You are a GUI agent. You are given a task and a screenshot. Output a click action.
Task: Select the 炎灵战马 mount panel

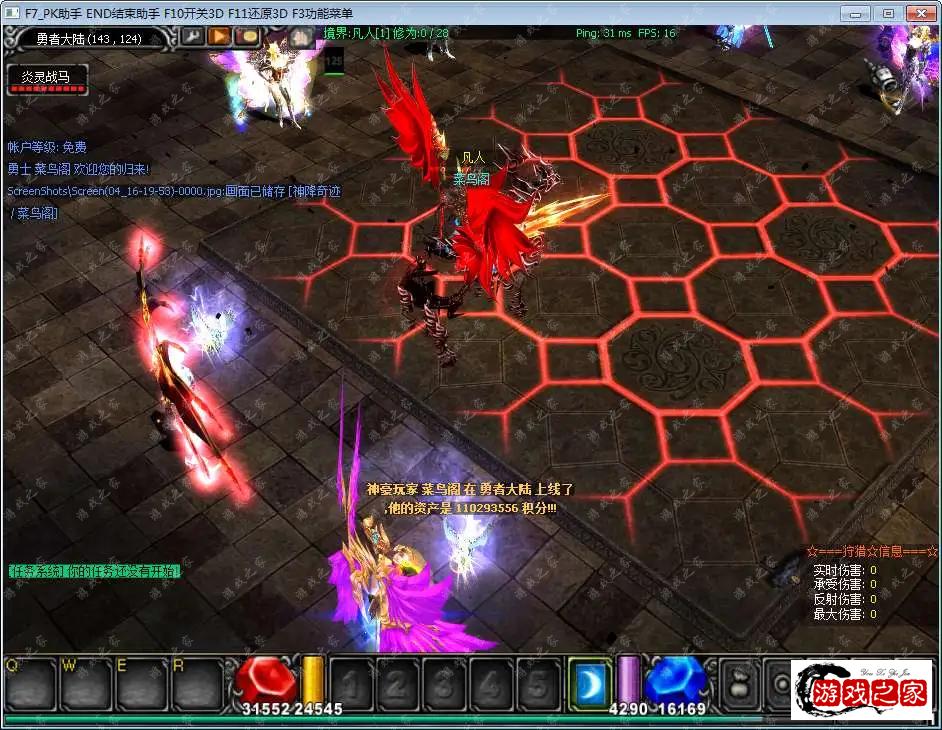(x=47, y=79)
